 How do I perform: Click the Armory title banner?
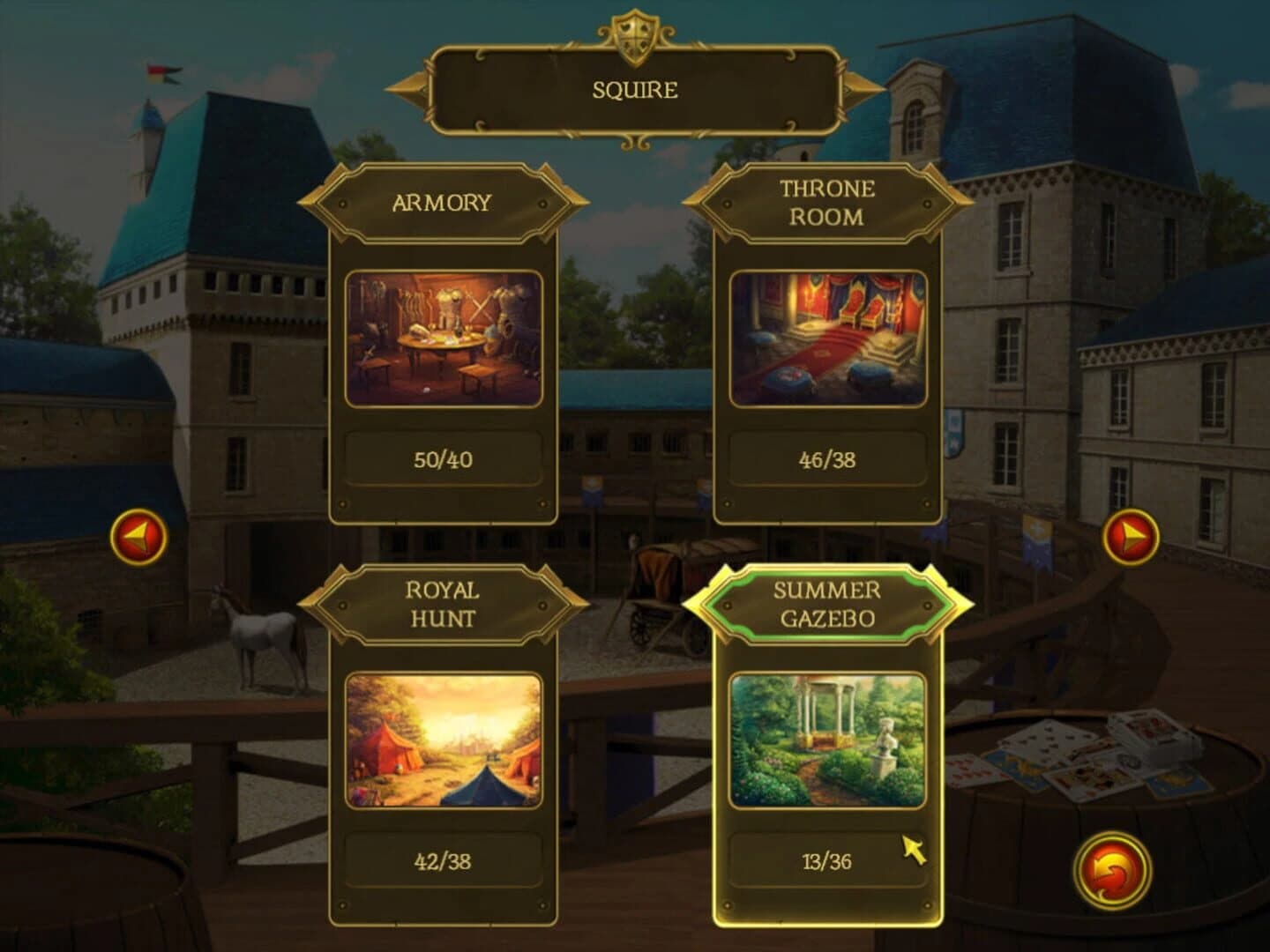(443, 202)
